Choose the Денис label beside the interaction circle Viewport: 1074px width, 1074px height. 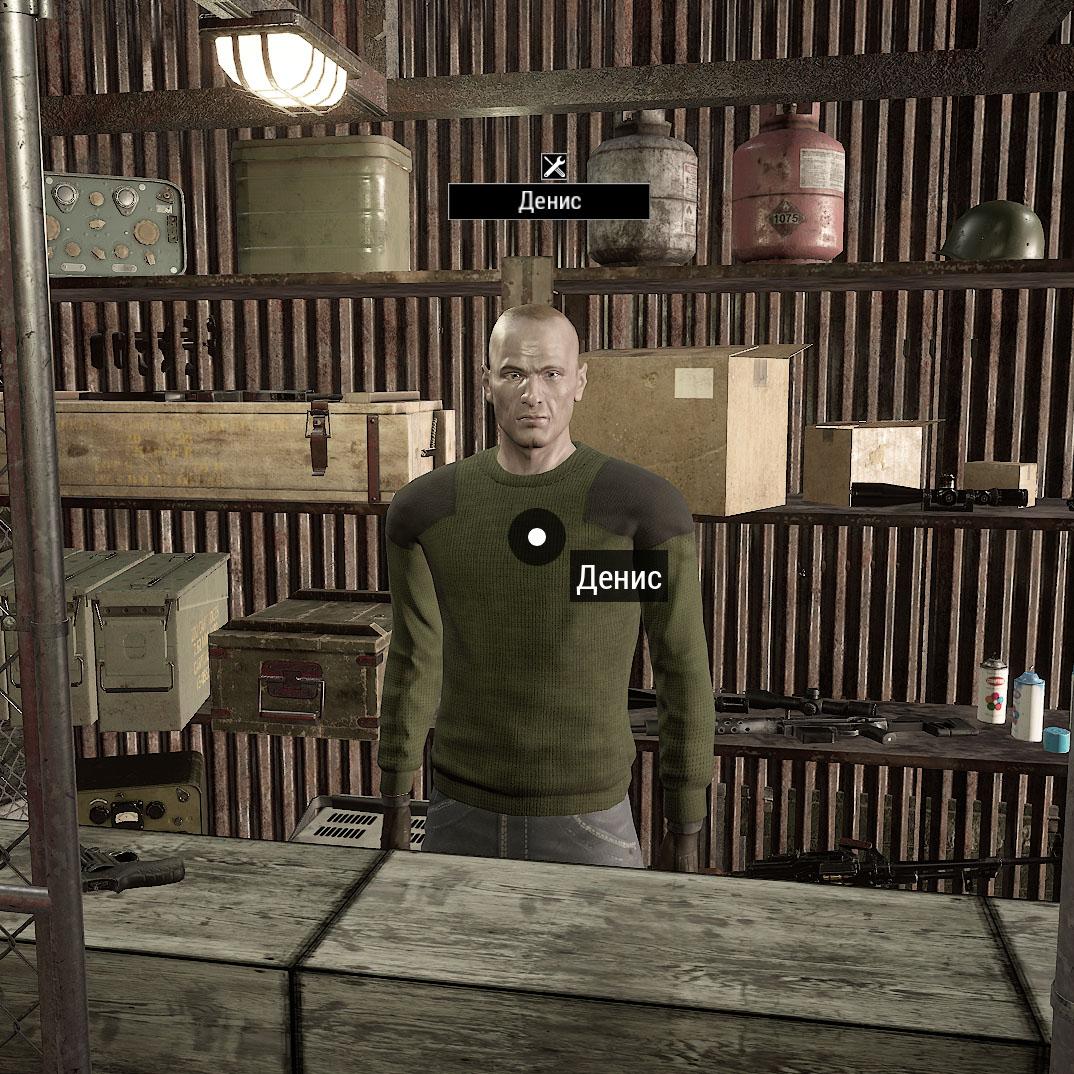point(619,578)
